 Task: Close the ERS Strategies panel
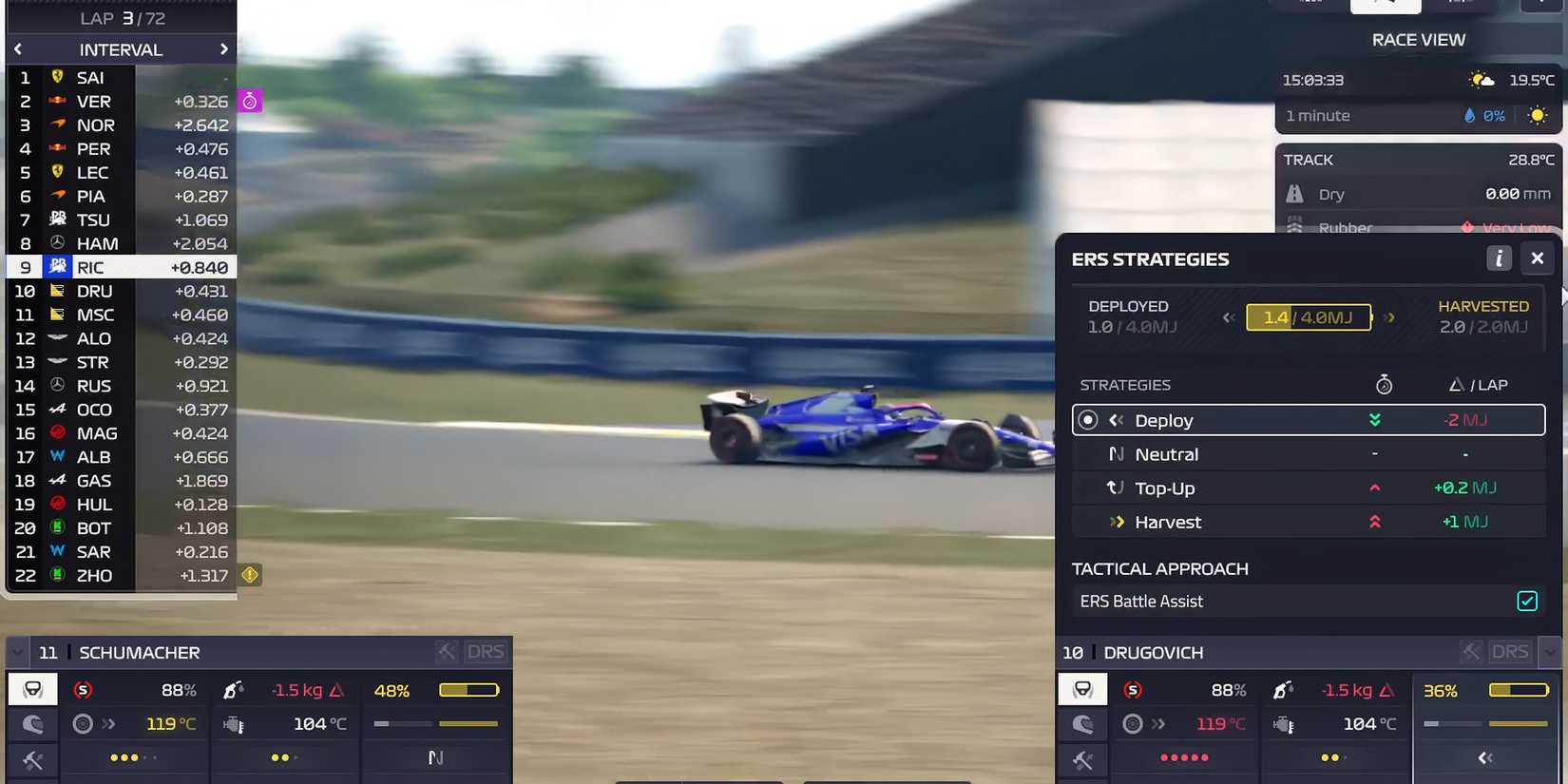[1538, 258]
